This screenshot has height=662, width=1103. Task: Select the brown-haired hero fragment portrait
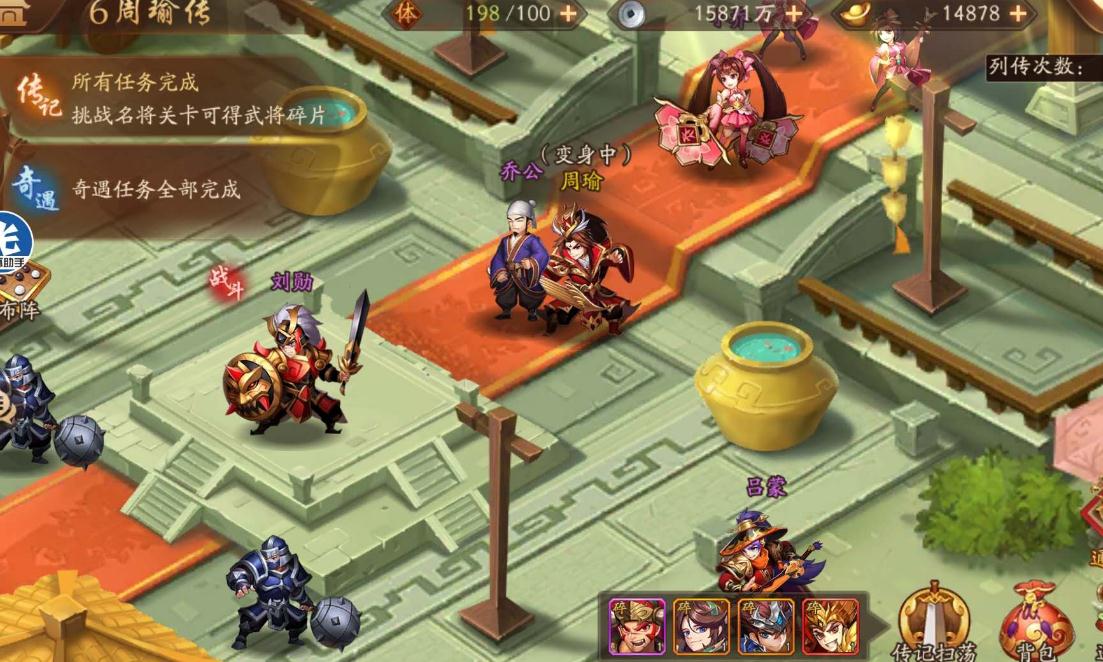pos(701,626)
